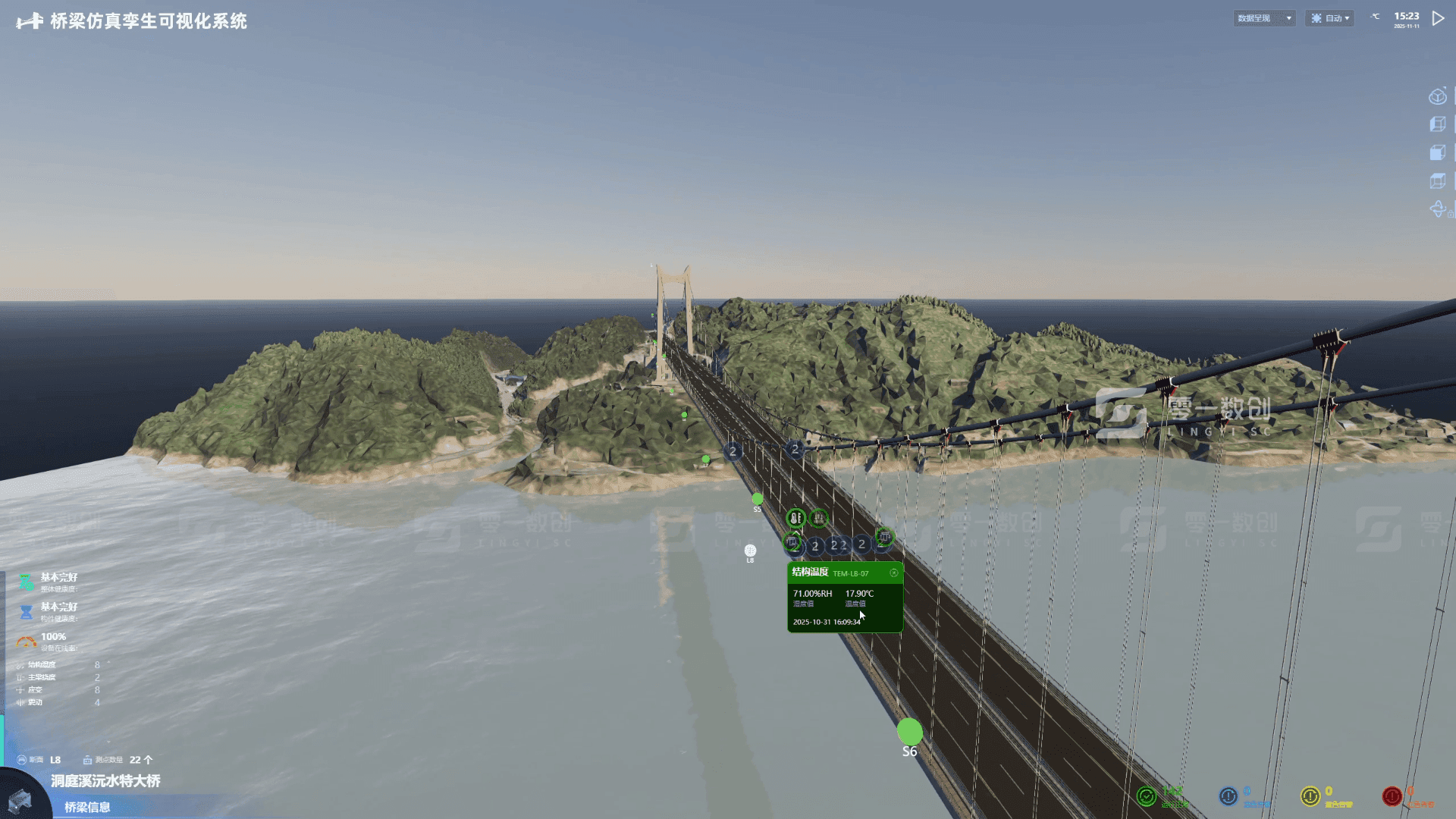Image resolution: width=1456 pixels, height=819 pixels.
Task: Open the 自动 lighting dropdown
Action: (x=1330, y=18)
